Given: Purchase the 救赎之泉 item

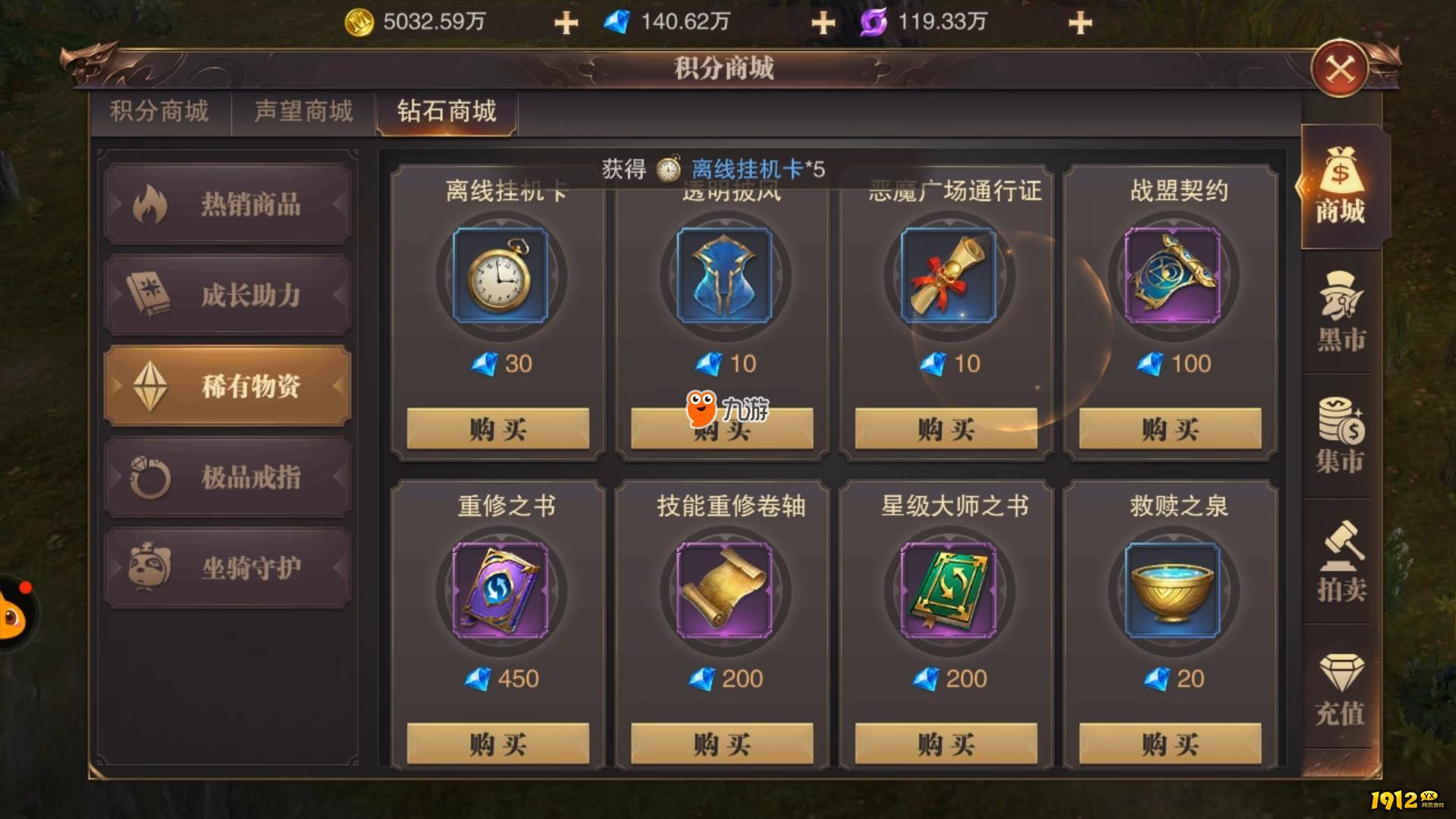Looking at the screenshot, I should pyautogui.click(x=1170, y=744).
